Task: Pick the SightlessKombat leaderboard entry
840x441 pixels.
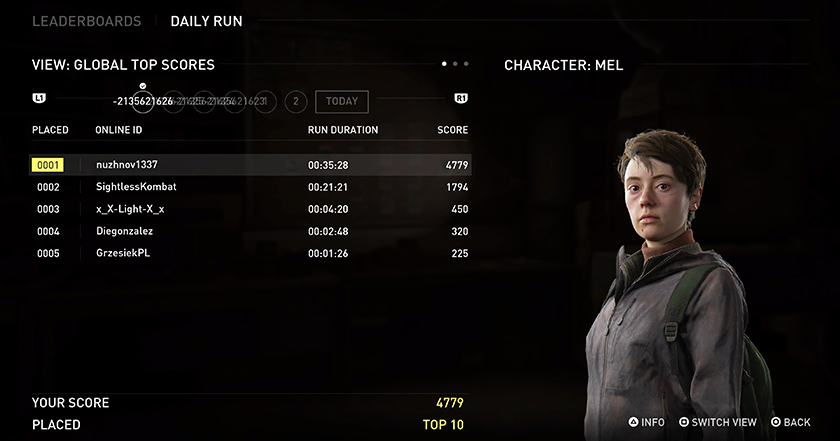Action: (250, 187)
